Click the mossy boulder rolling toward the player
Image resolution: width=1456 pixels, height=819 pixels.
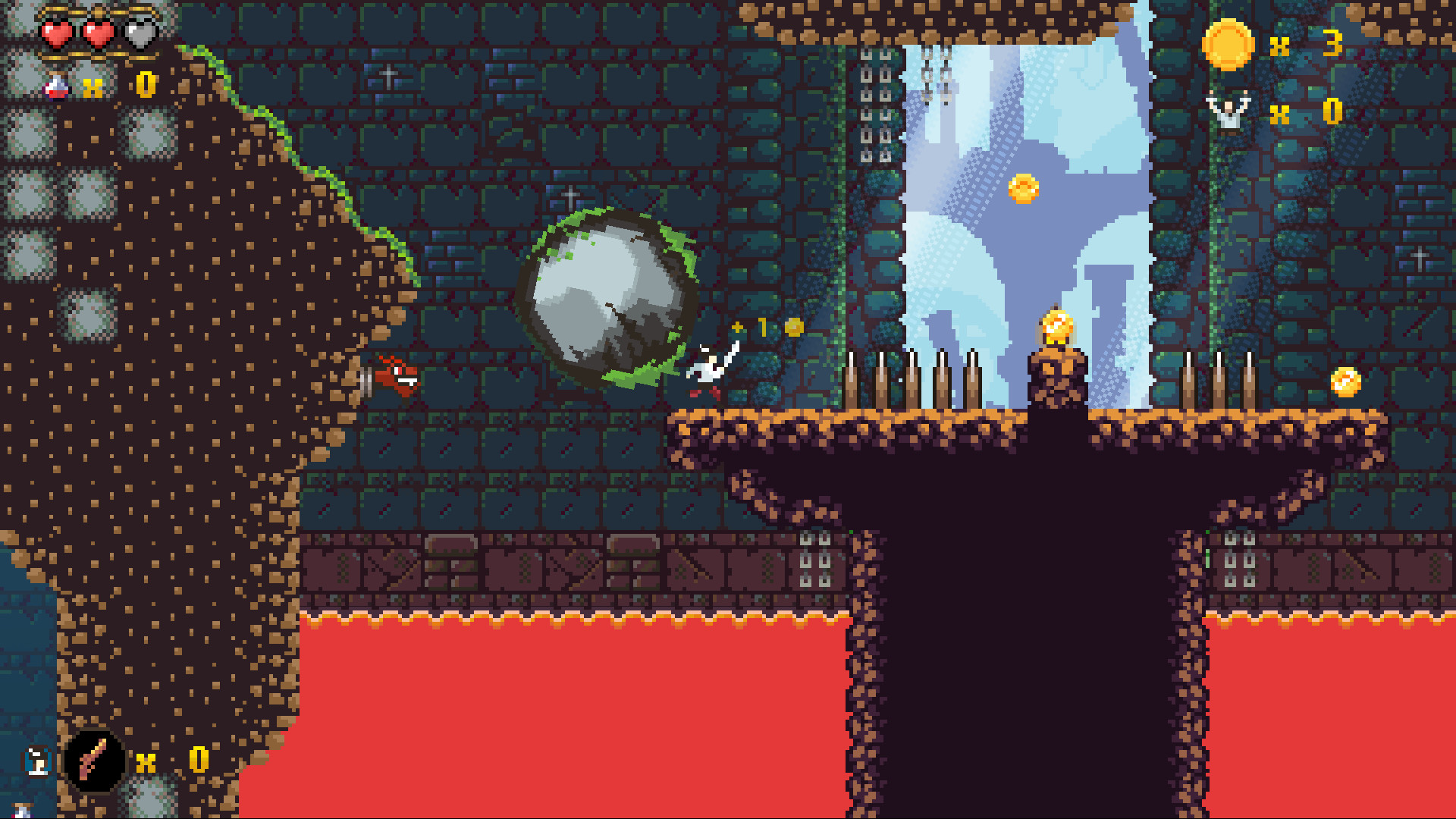click(x=607, y=296)
